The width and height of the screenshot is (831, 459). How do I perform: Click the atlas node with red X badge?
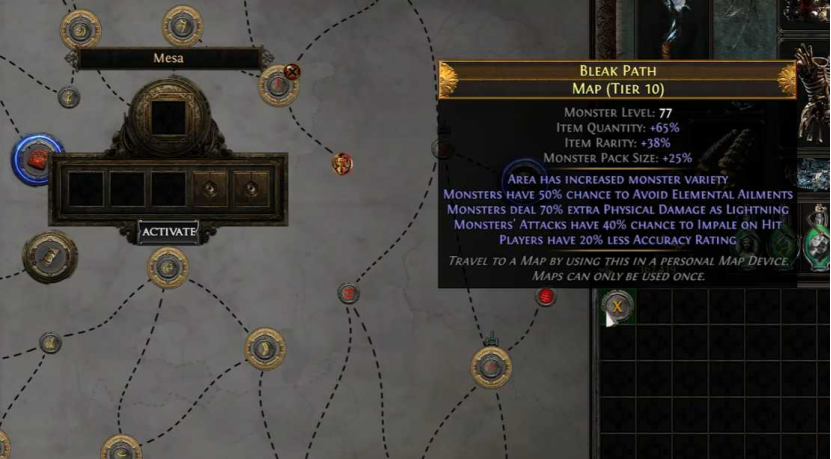click(279, 84)
